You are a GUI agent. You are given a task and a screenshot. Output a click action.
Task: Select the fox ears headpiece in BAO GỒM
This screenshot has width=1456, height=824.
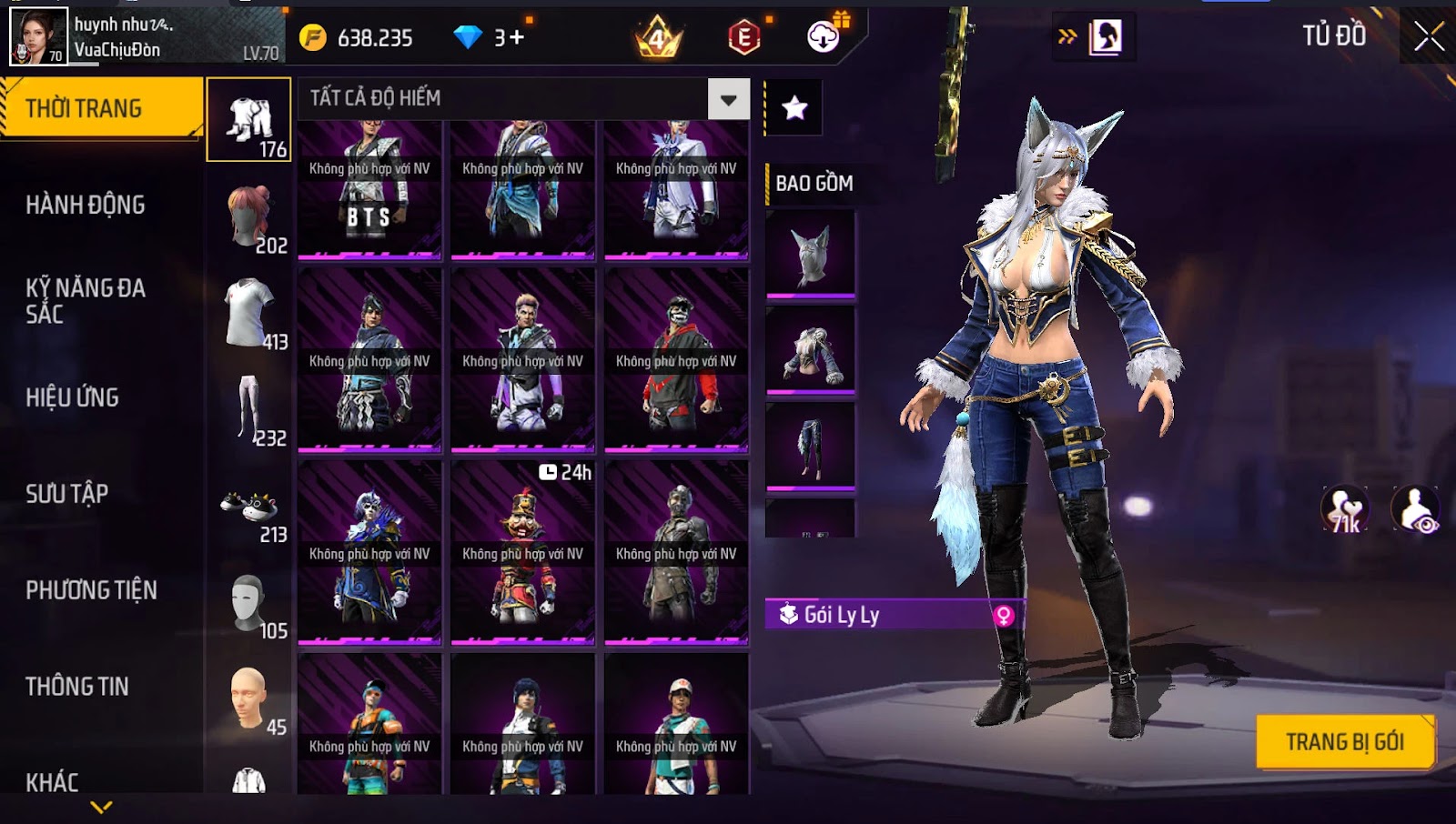(x=811, y=254)
